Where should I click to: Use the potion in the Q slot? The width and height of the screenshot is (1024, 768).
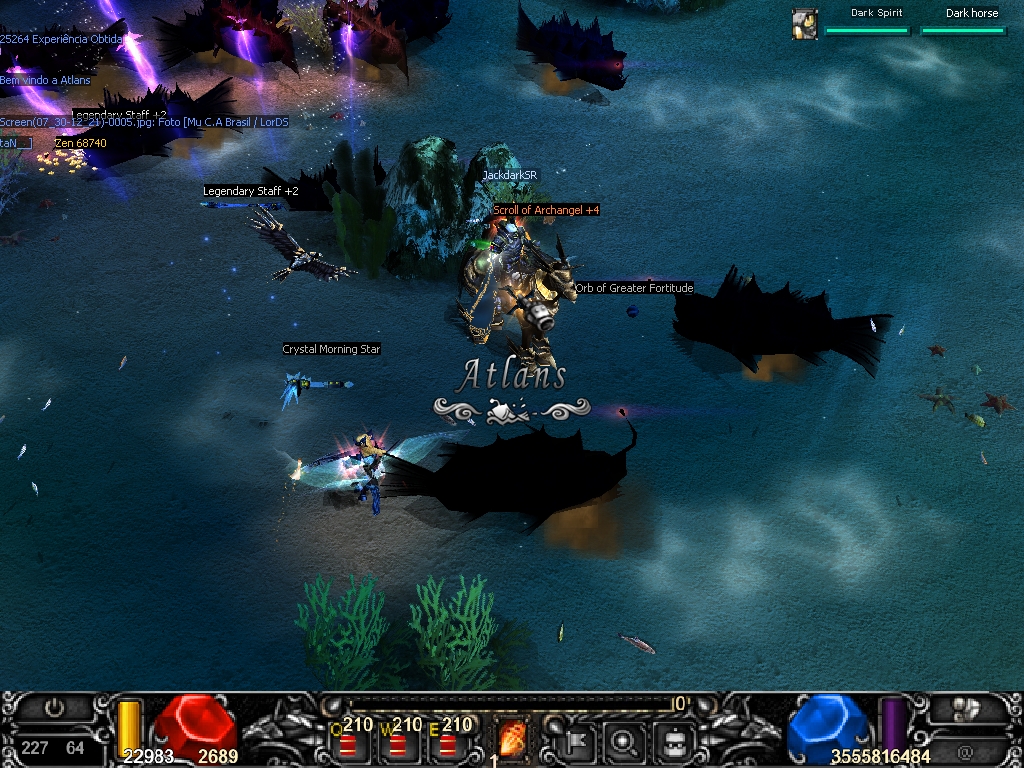tap(347, 744)
